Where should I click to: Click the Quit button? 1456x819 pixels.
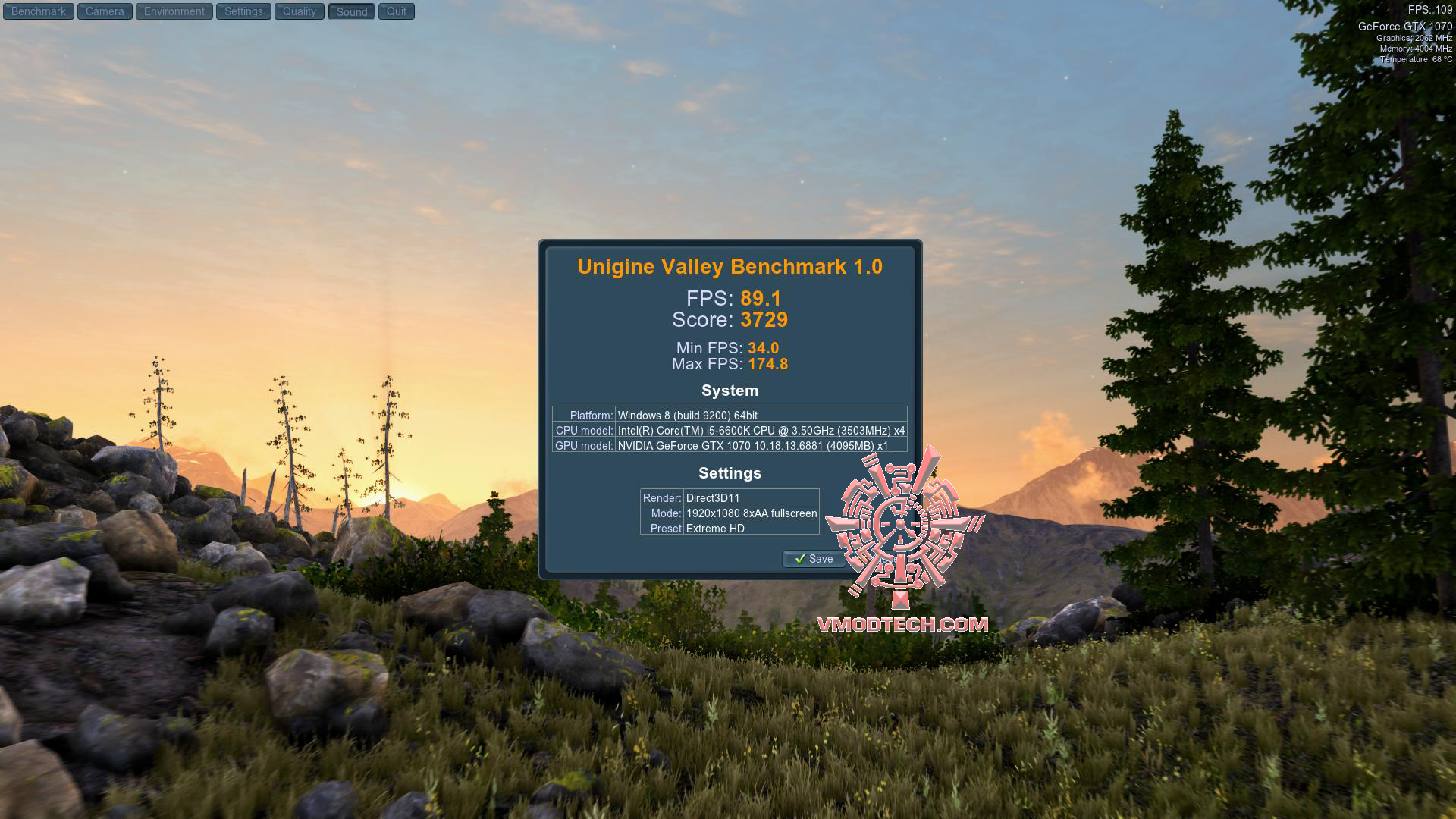[396, 11]
